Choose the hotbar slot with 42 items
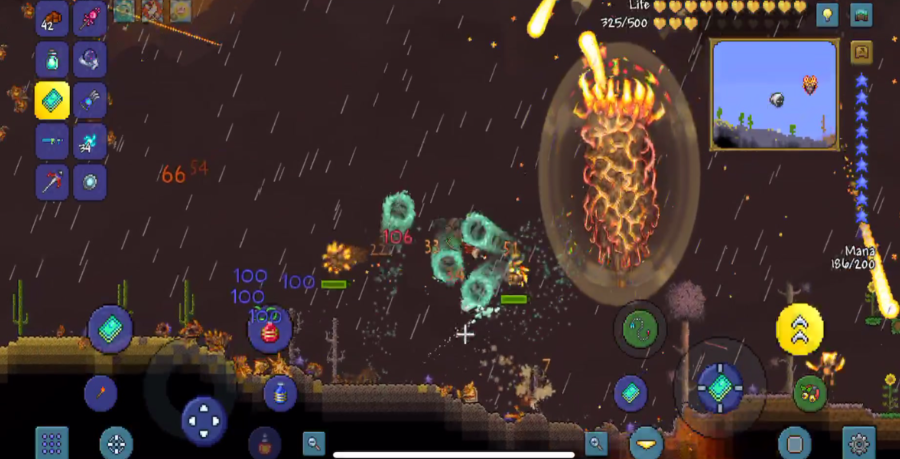This screenshot has width=900, height=459. (x=52, y=18)
